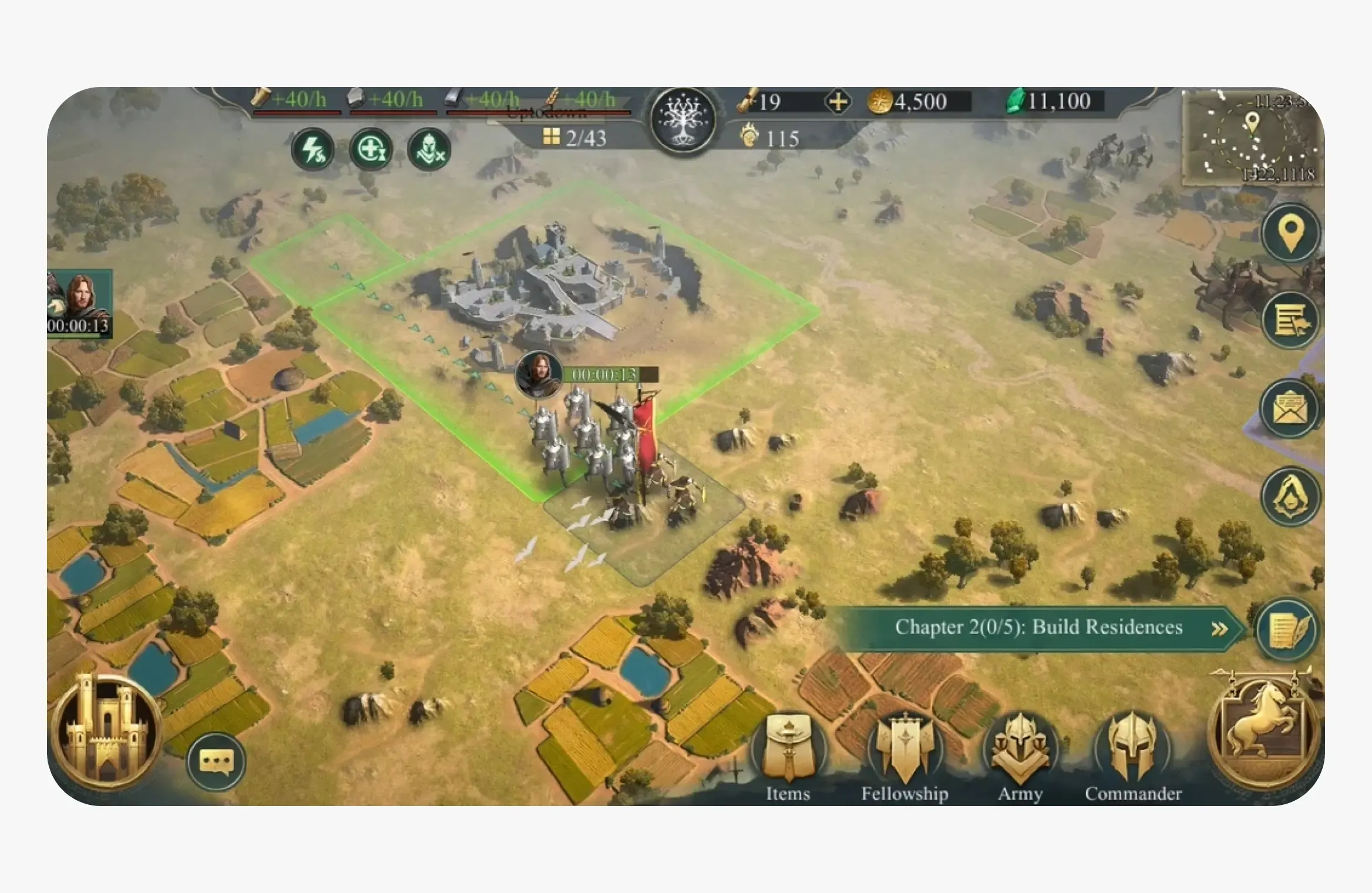Click the plus button beside the gold amount
1372x893 pixels.
click(x=838, y=101)
